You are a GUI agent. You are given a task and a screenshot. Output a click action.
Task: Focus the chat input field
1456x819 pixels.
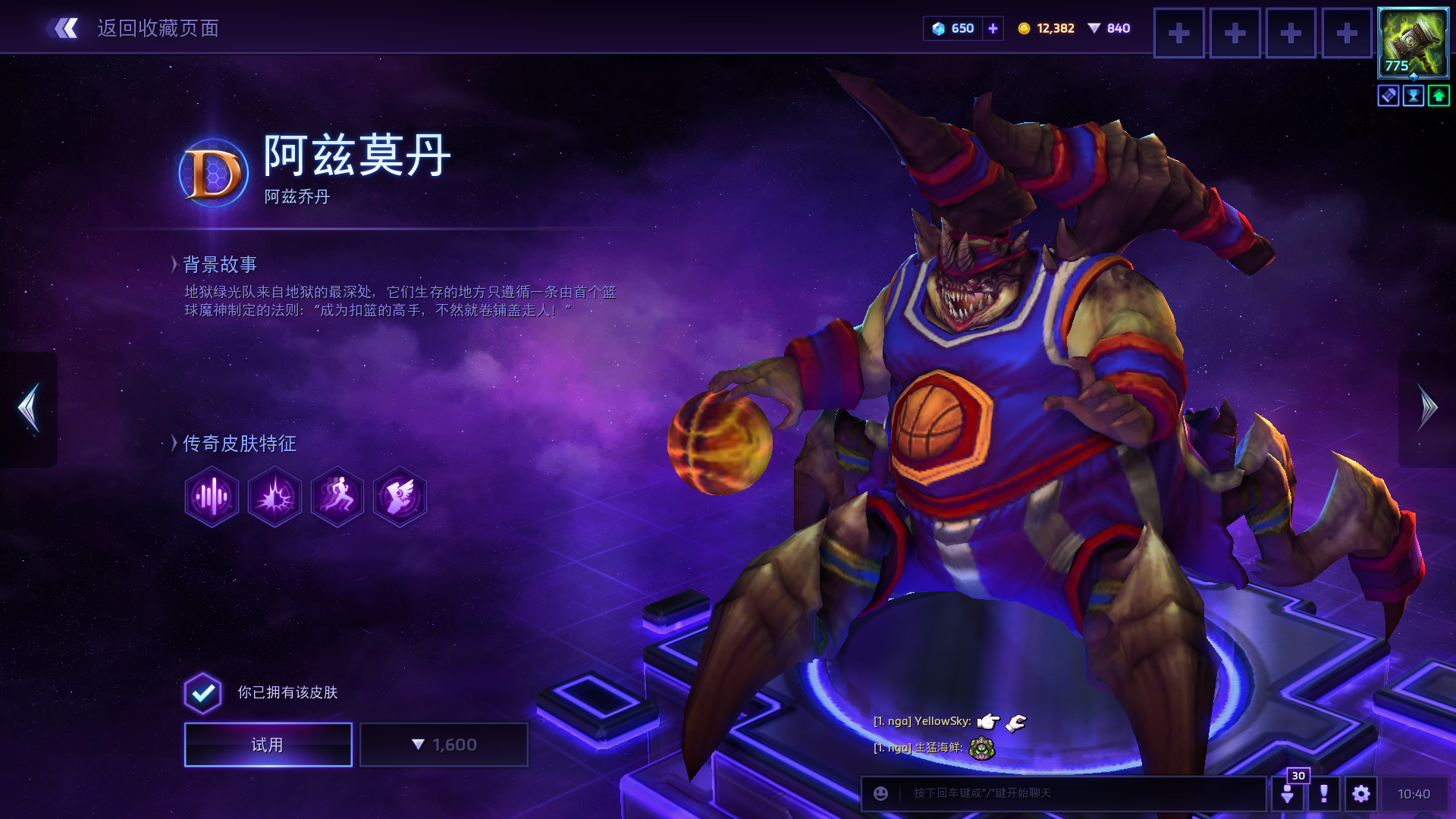click(1077, 793)
